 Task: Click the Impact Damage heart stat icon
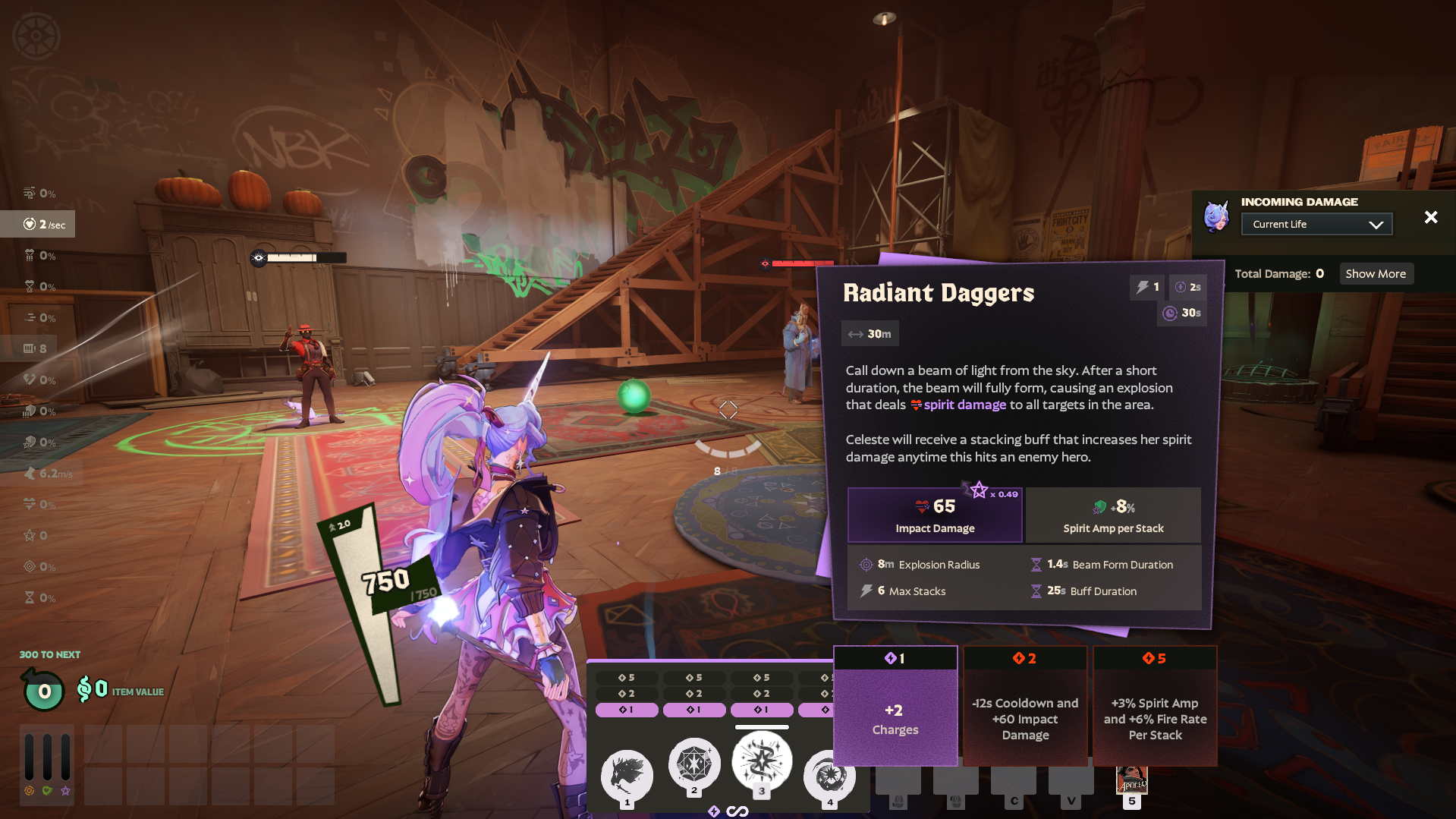[x=920, y=505]
